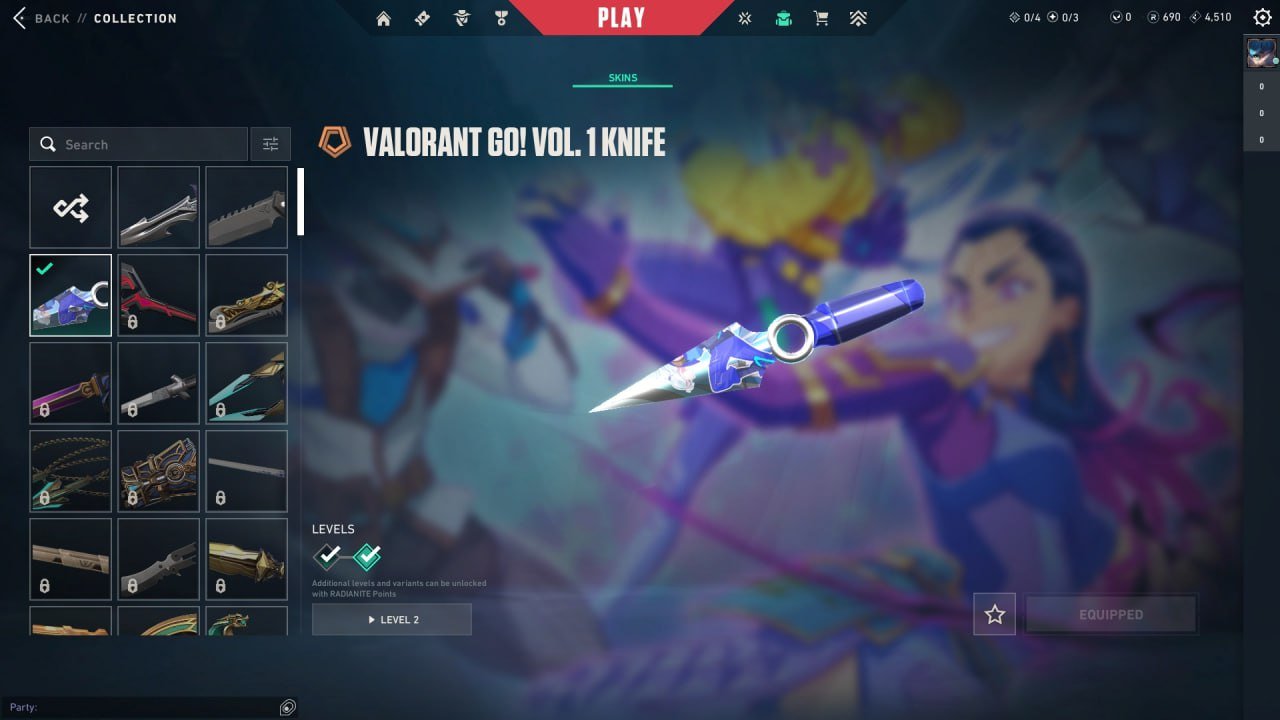
Task: Open the Premier icon
Action: click(858, 17)
